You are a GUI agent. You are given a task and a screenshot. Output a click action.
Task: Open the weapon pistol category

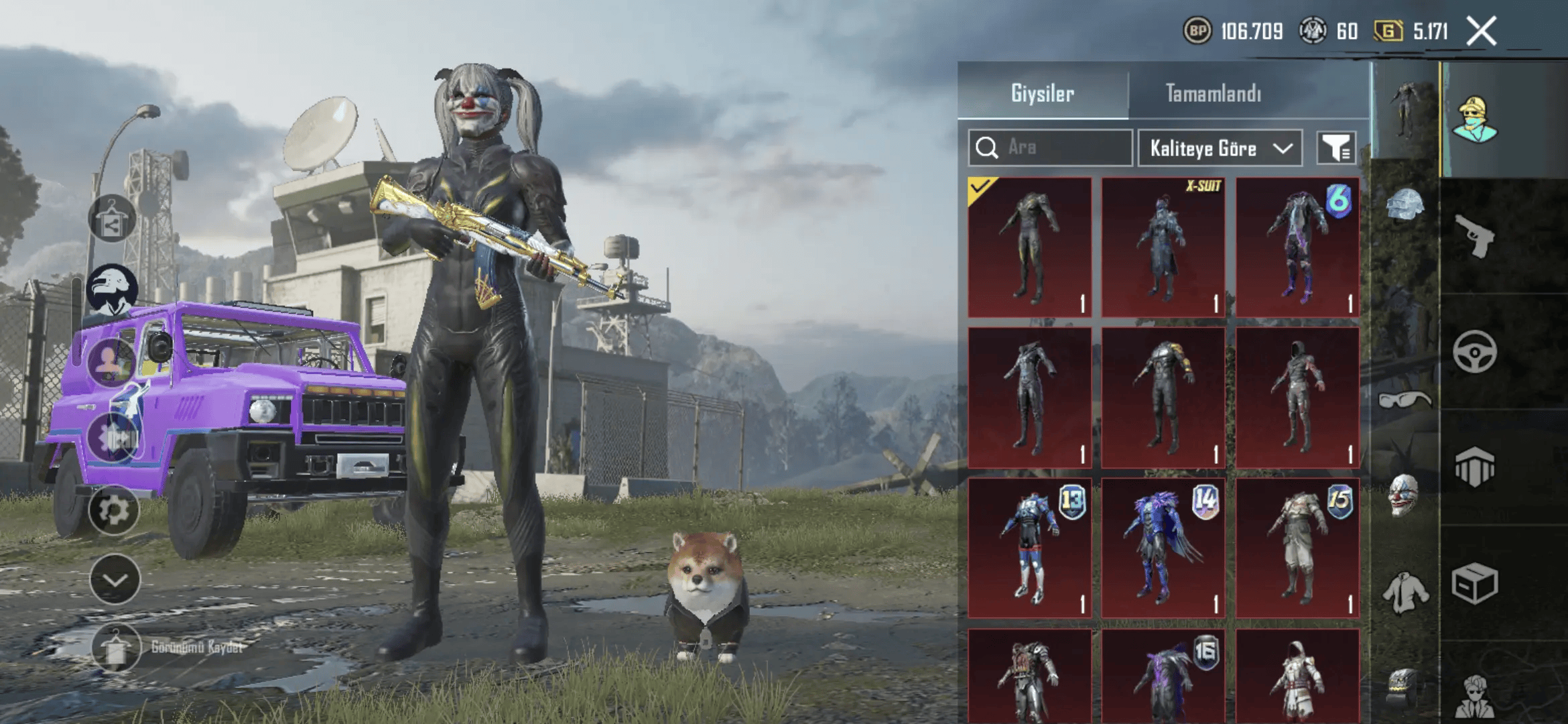pyautogui.click(x=1476, y=236)
